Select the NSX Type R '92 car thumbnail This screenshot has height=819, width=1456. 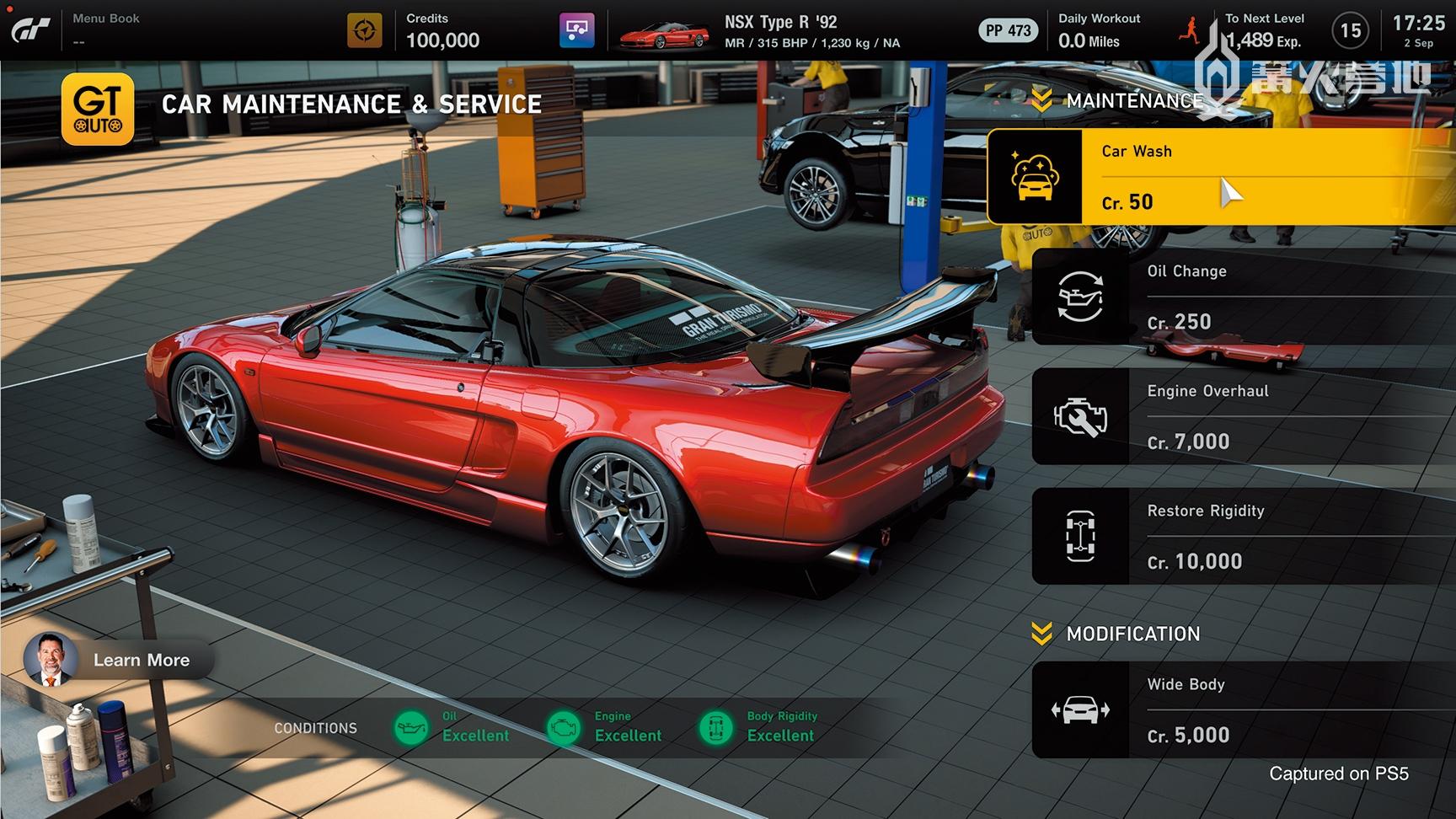click(664, 34)
